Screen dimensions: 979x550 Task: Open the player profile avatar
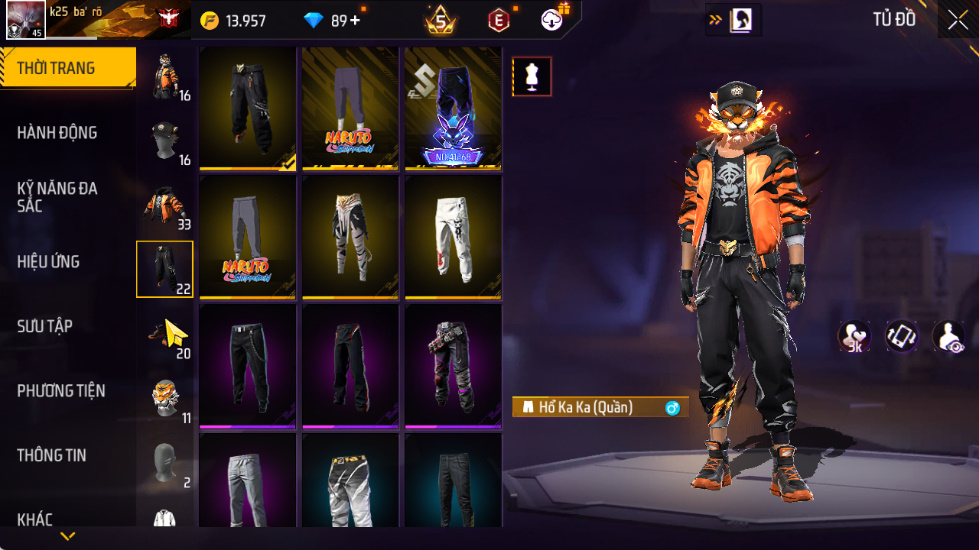pos(25,20)
